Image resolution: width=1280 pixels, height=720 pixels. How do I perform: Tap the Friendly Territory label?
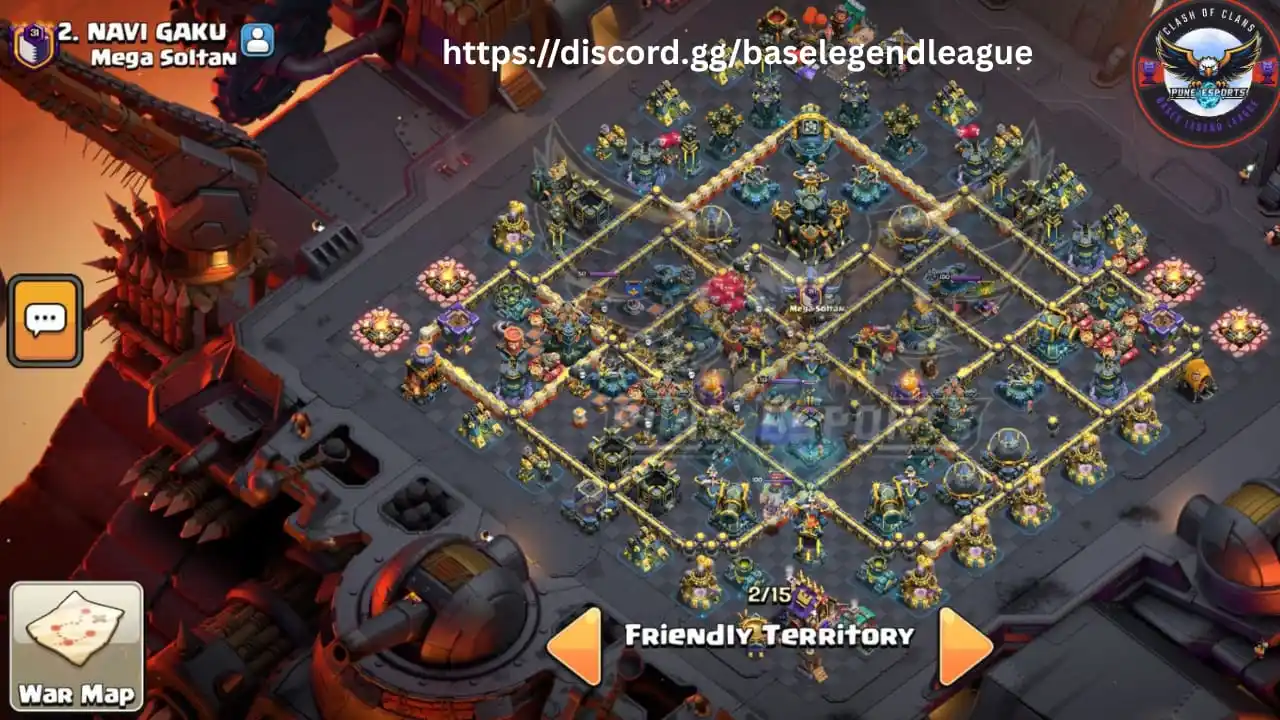(768, 633)
